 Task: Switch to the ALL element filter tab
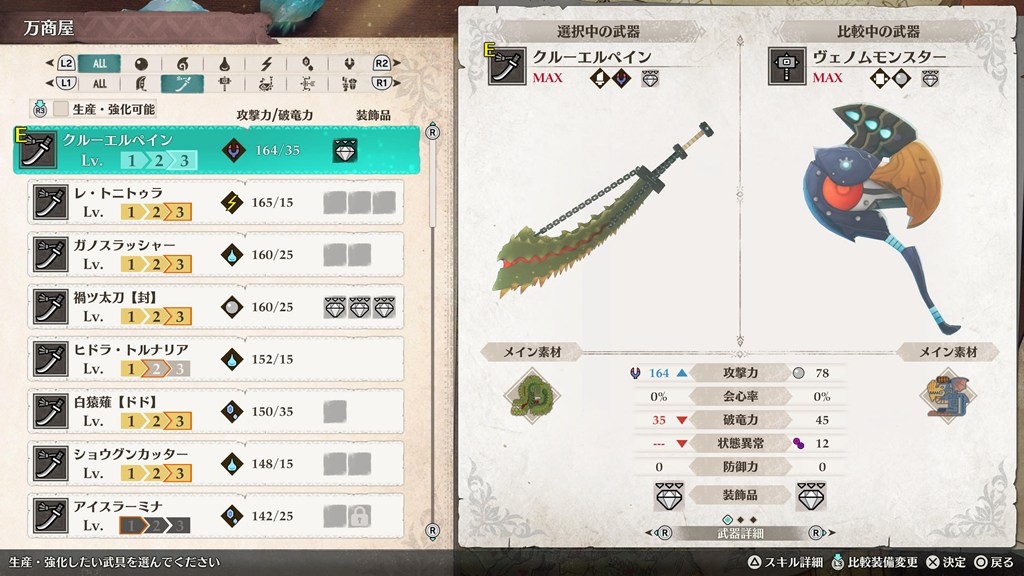pyautogui.click(x=99, y=63)
